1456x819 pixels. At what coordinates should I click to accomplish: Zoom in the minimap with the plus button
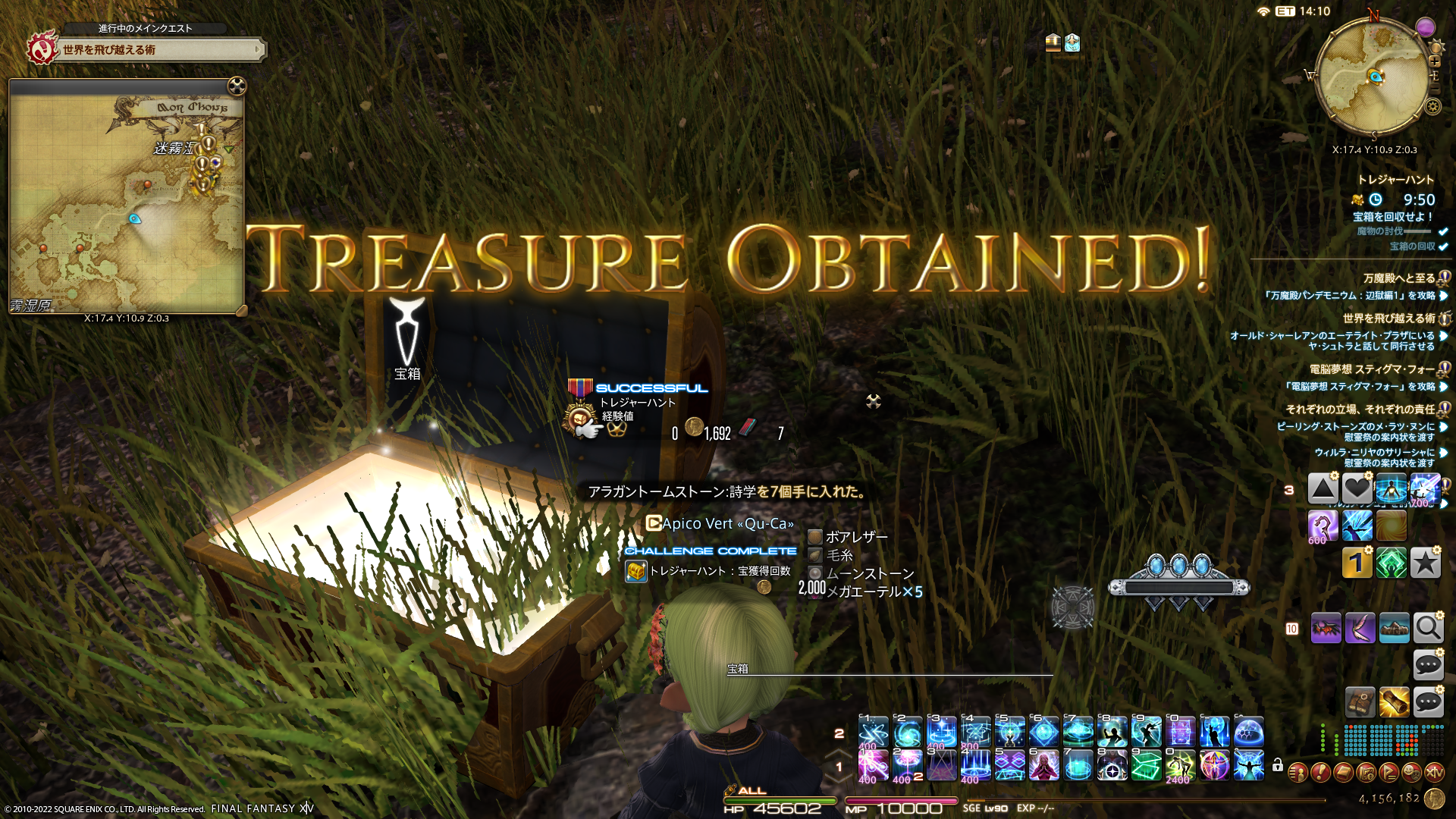click(x=1435, y=61)
